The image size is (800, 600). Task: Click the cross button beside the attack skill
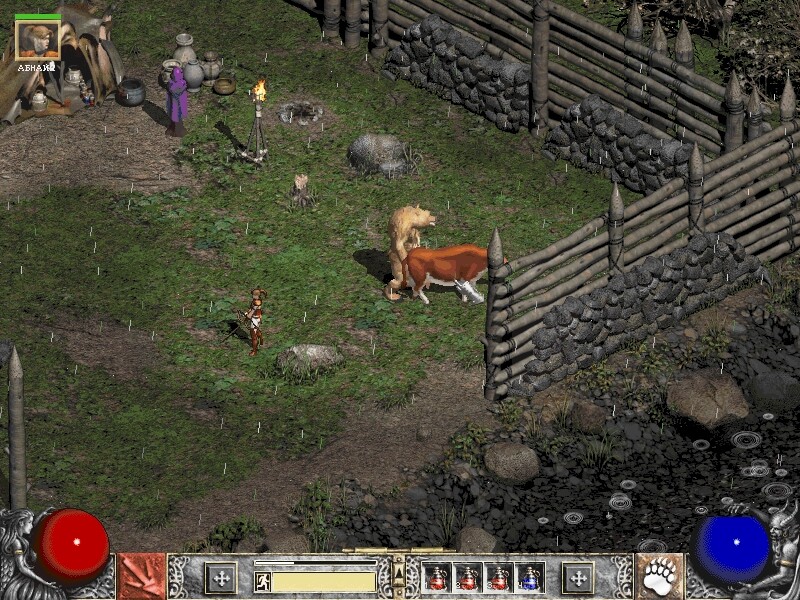click(x=220, y=578)
